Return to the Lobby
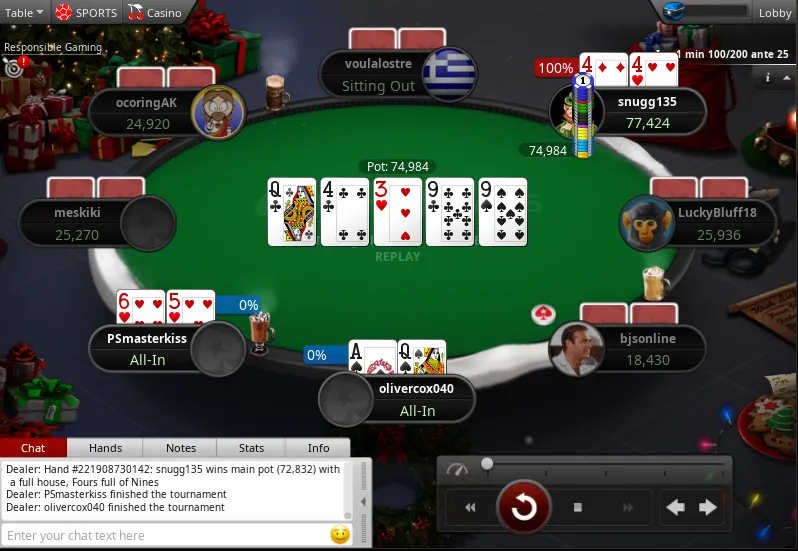 [x=774, y=13]
